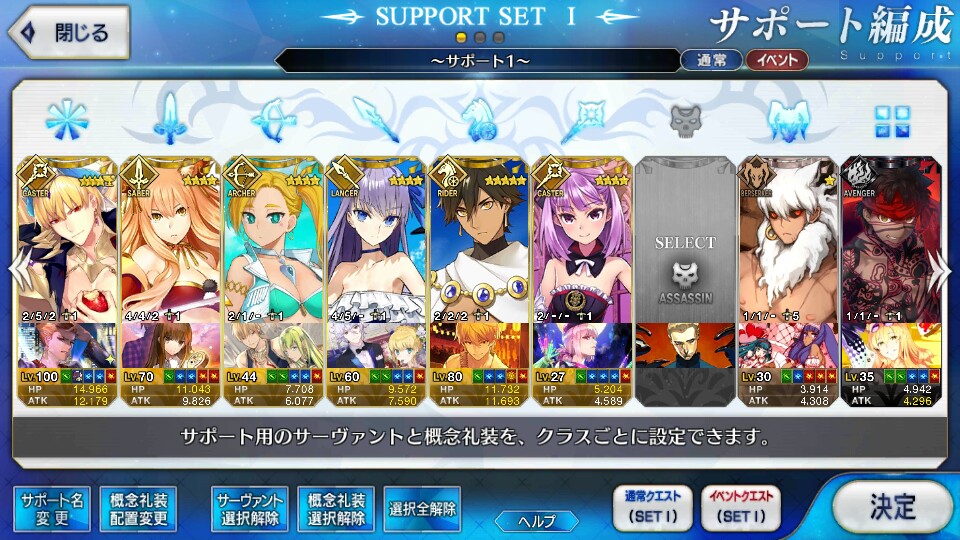This screenshot has height=540, width=960.
Task: Clear all selections with 選択全解除
Action: (421, 509)
